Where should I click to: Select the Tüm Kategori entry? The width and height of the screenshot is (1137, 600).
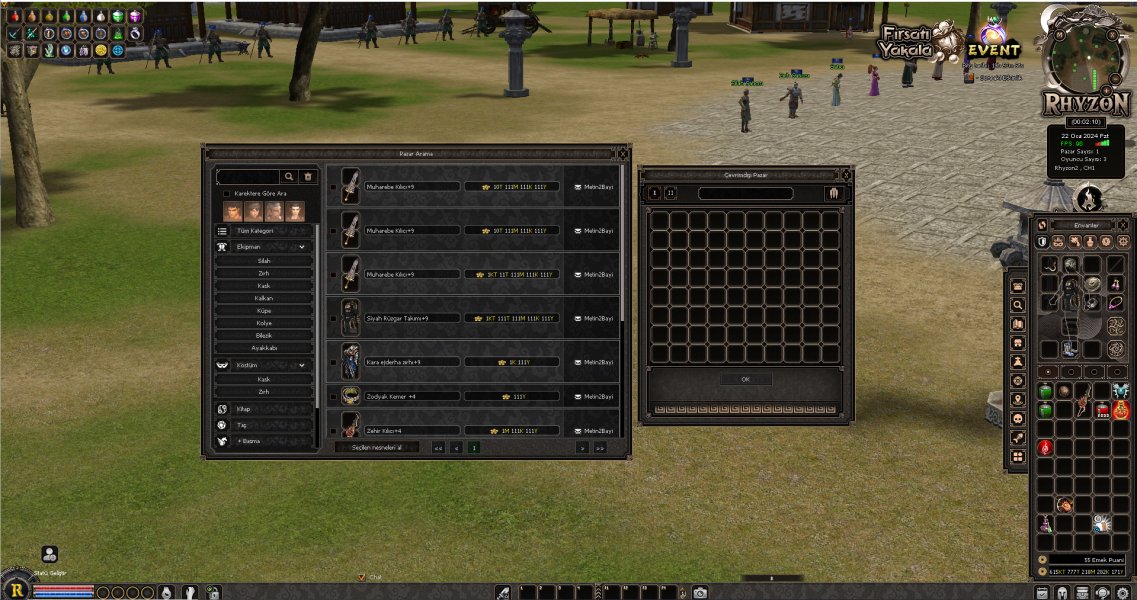click(255, 230)
